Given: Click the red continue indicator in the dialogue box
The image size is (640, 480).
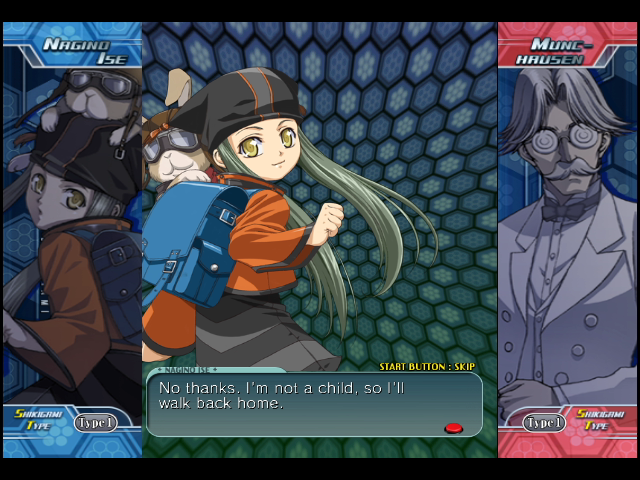Looking at the screenshot, I should 453,428.
